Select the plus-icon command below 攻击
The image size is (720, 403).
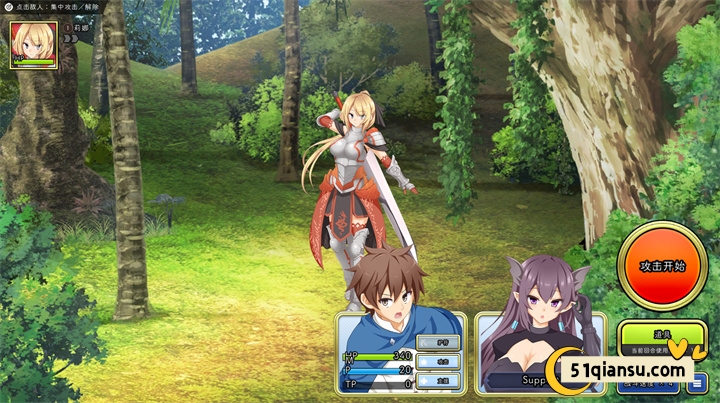point(438,381)
